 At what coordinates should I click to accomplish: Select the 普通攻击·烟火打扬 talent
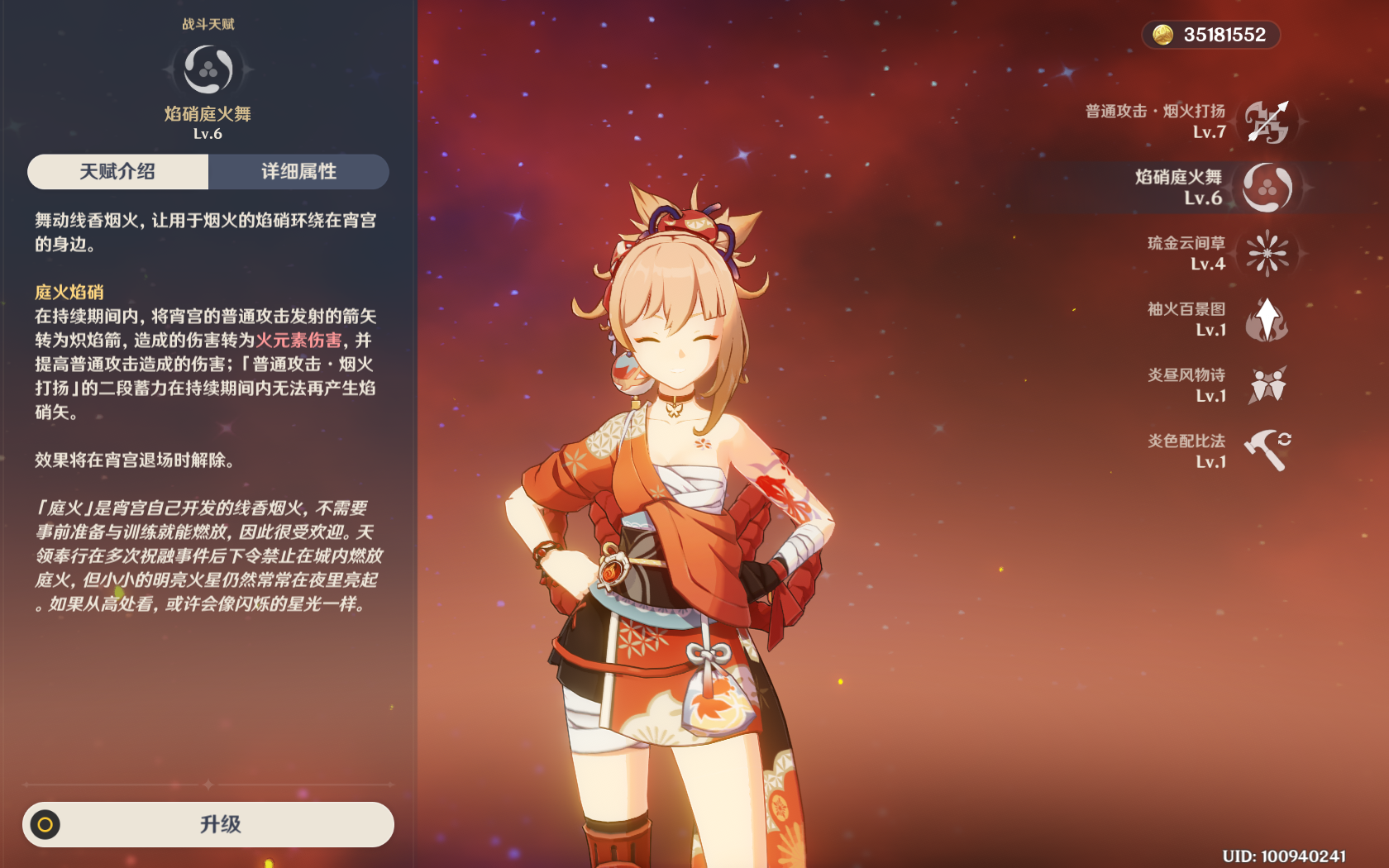pyautogui.click(x=1267, y=122)
